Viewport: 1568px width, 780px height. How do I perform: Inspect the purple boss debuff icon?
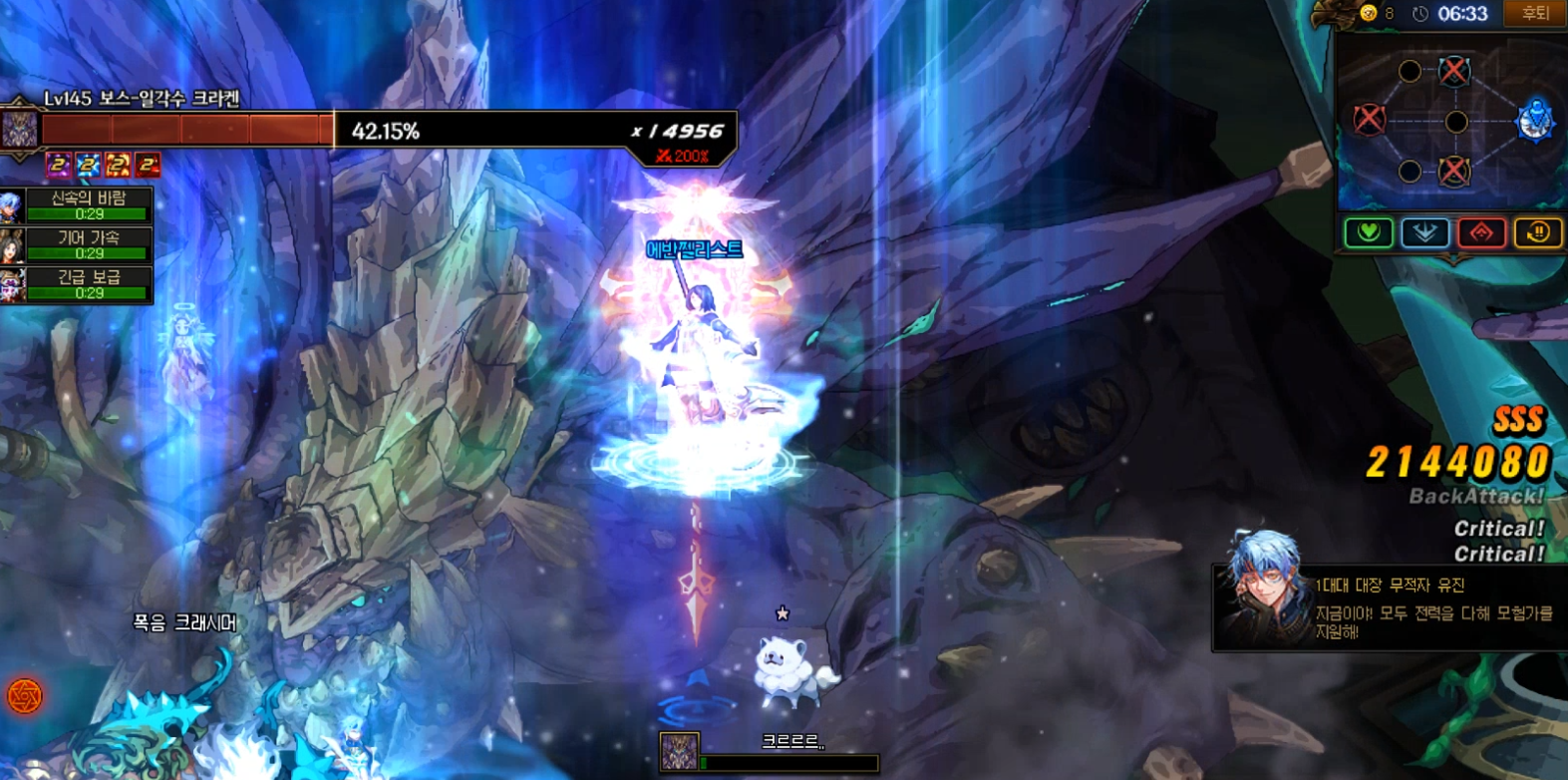[59, 165]
